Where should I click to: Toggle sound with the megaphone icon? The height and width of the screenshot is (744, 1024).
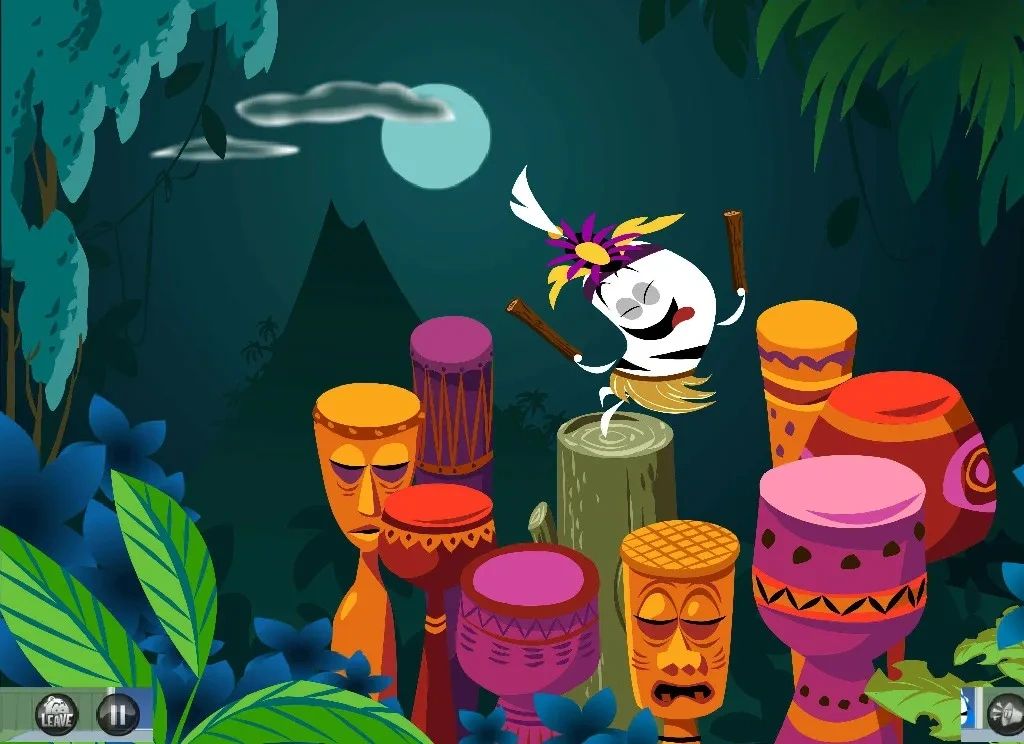click(x=1004, y=714)
